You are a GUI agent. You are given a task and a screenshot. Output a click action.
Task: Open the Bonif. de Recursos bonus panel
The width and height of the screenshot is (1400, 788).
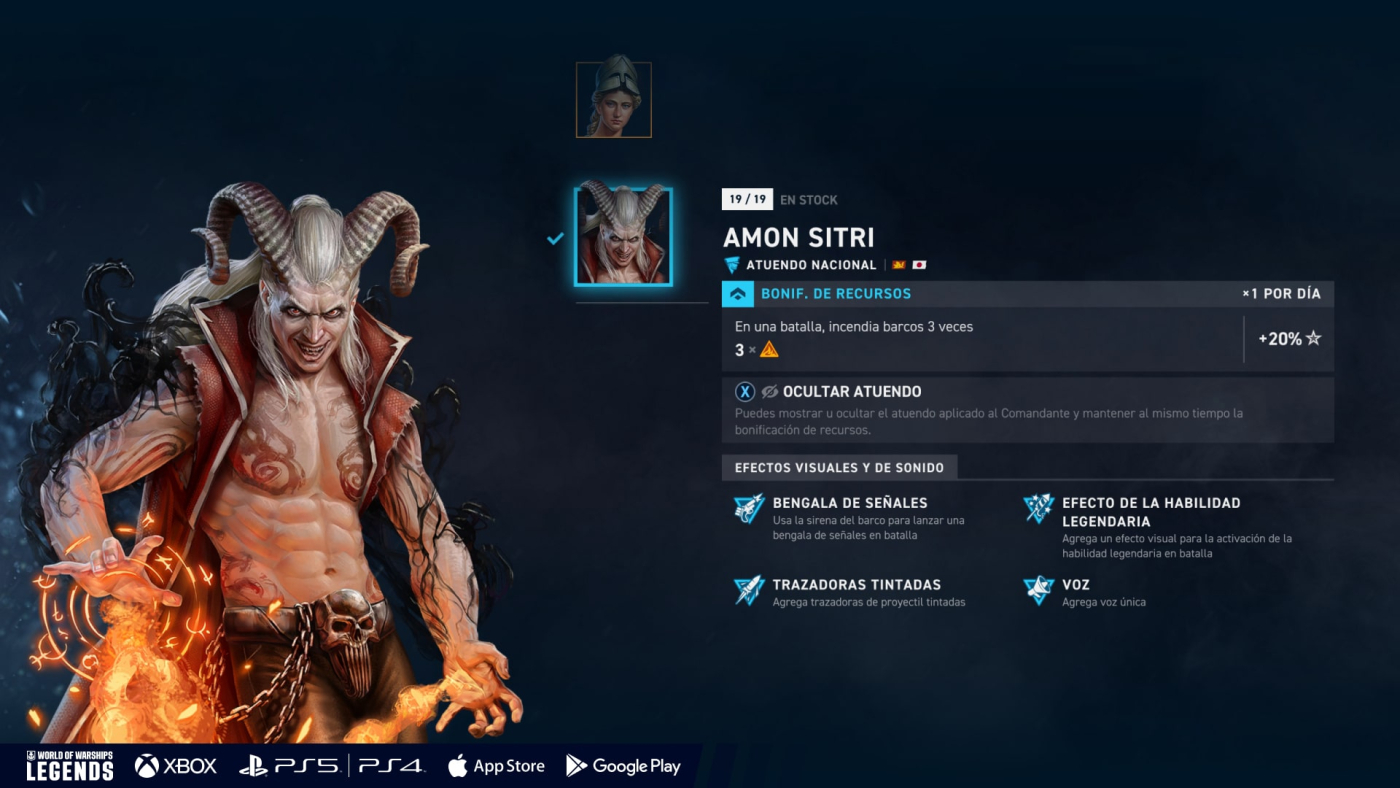coord(836,294)
